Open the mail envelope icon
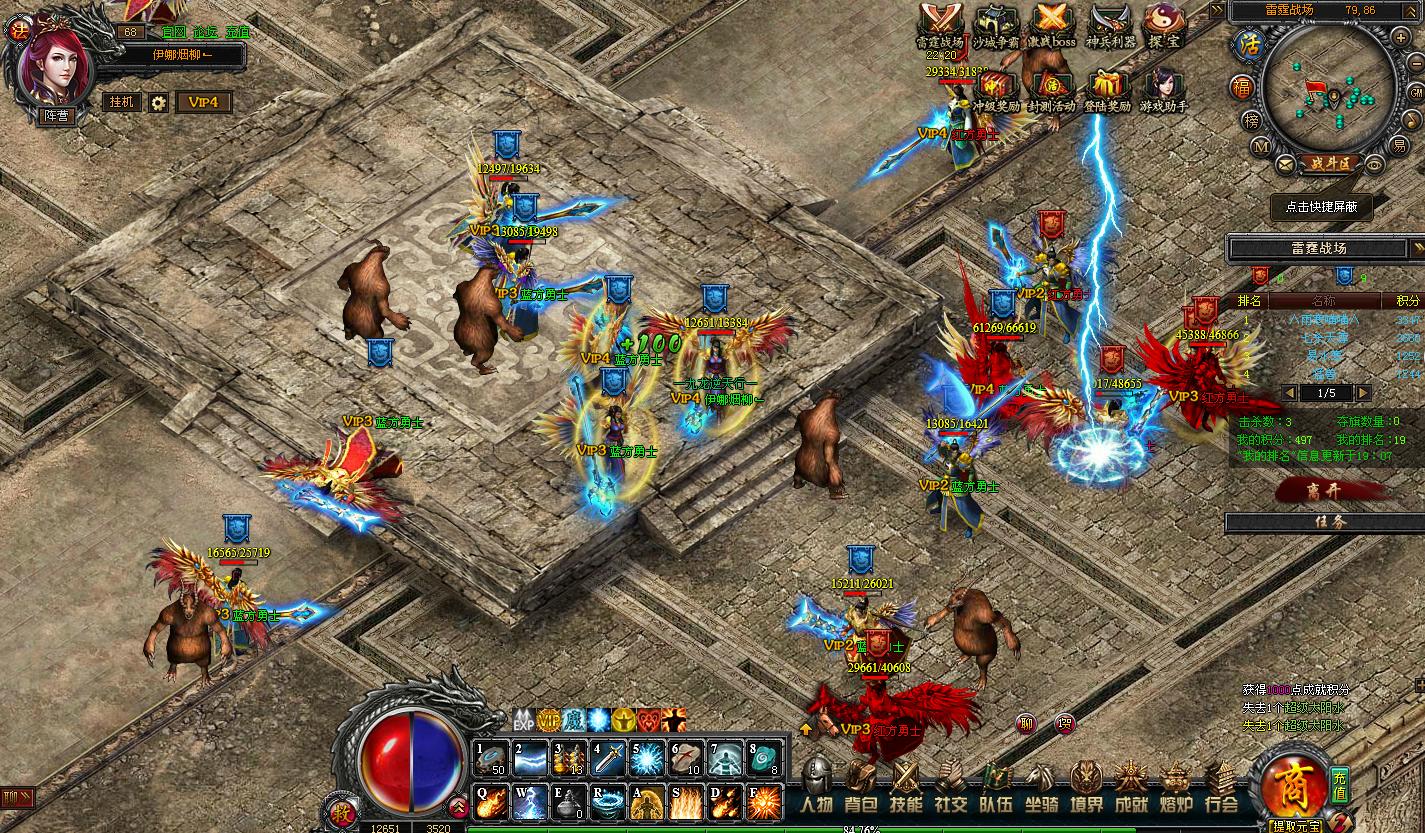 (x=1284, y=163)
